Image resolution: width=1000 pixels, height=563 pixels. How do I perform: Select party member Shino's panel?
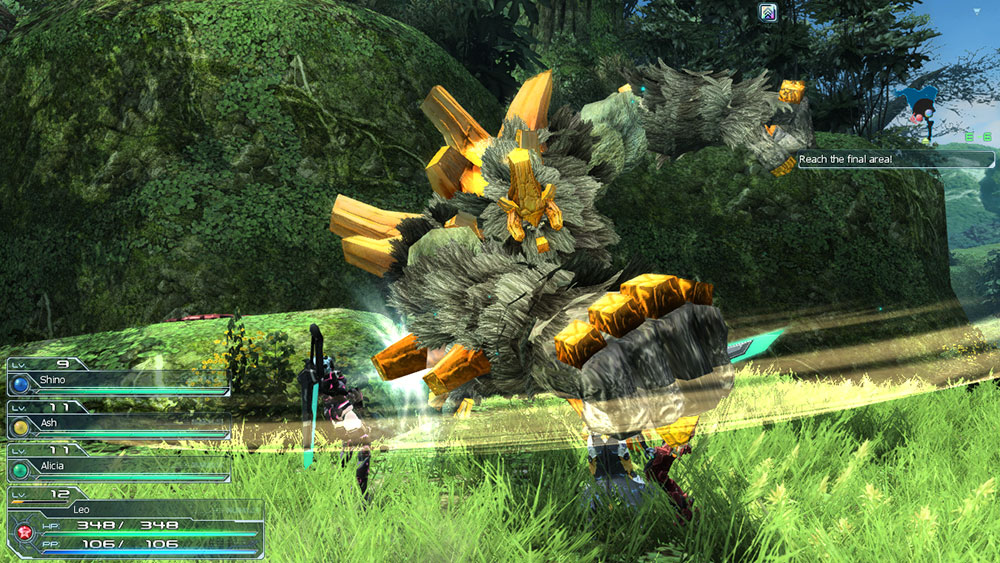click(x=118, y=382)
